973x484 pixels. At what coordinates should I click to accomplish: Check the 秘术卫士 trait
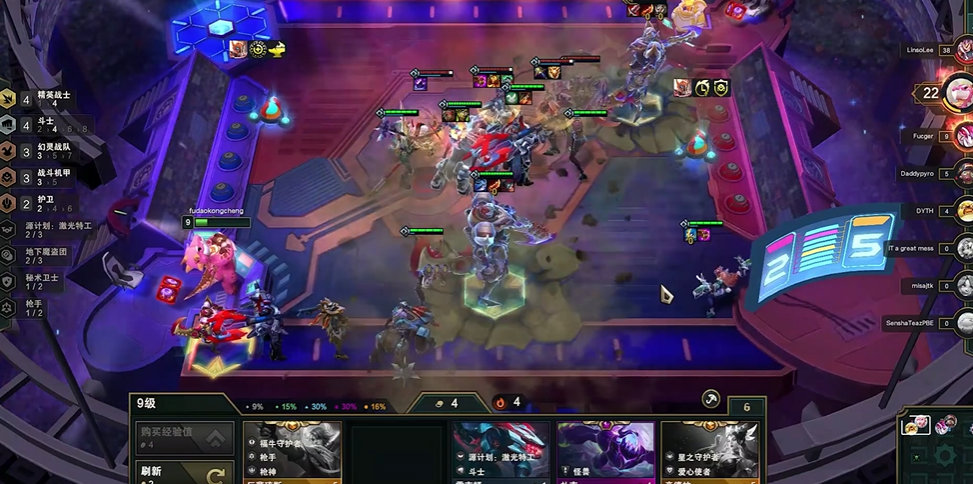45,281
